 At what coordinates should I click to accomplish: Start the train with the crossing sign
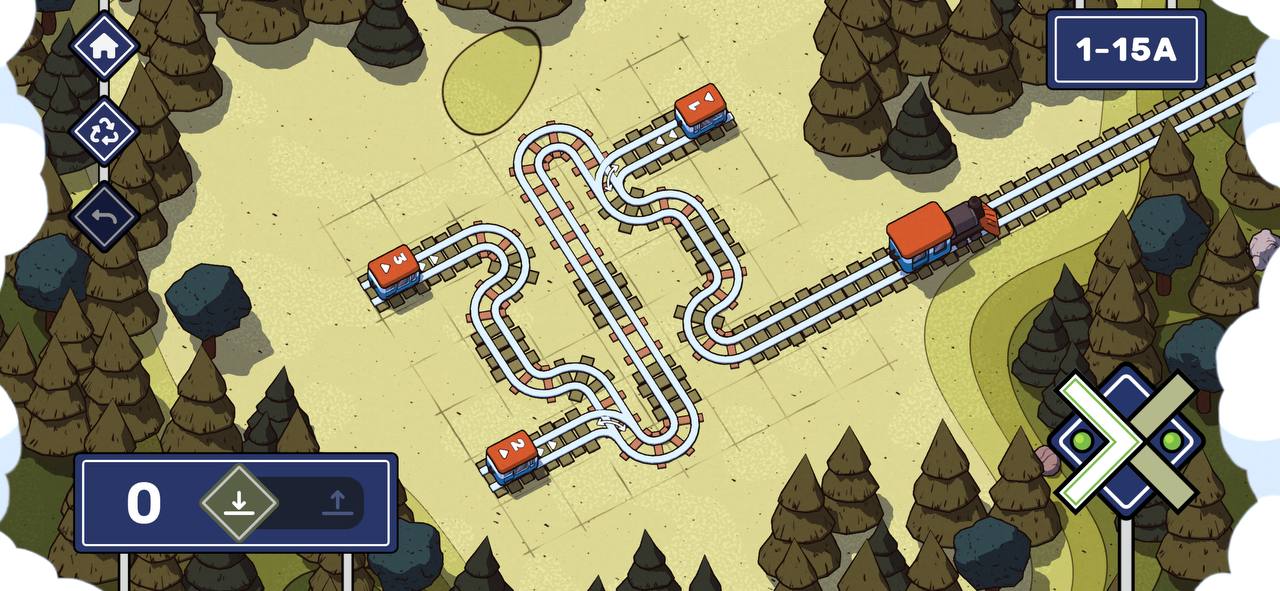(1127, 441)
